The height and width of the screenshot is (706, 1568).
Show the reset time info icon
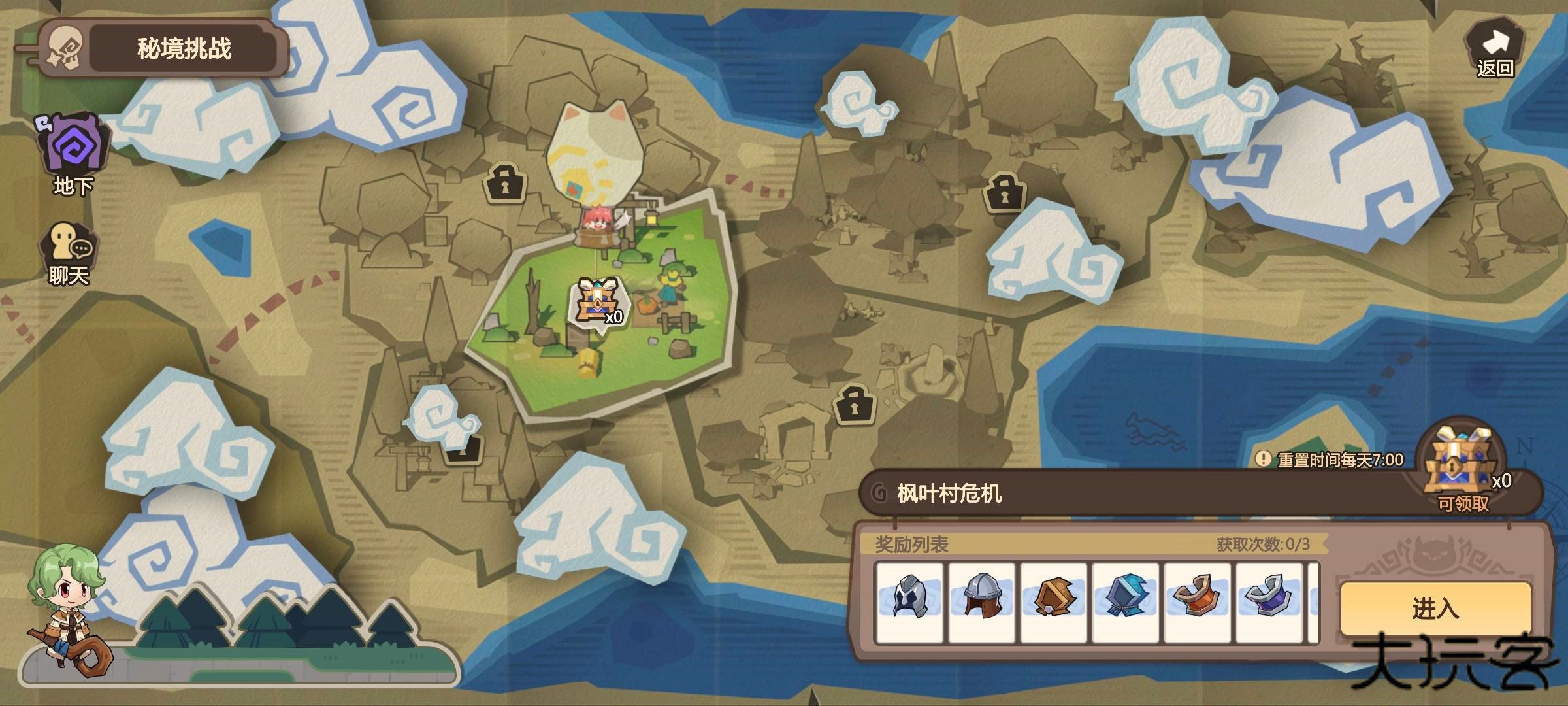tap(1262, 459)
